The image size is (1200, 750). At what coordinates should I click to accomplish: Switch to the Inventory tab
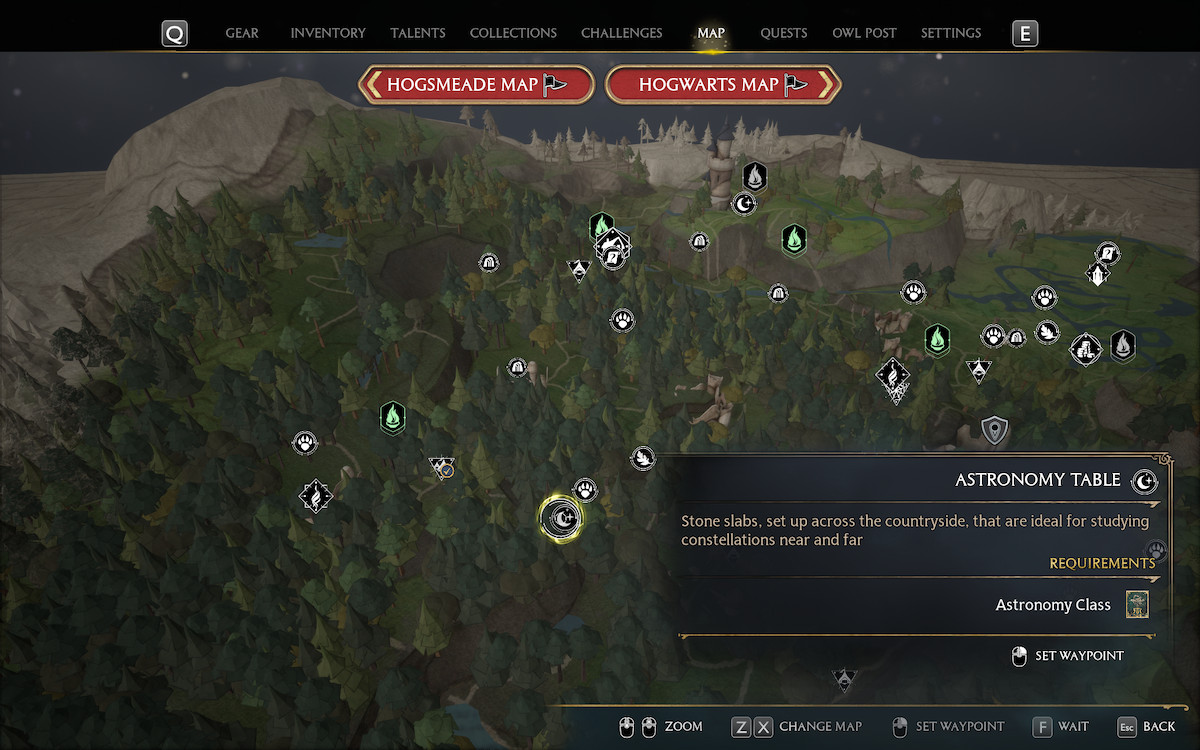pos(328,33)
